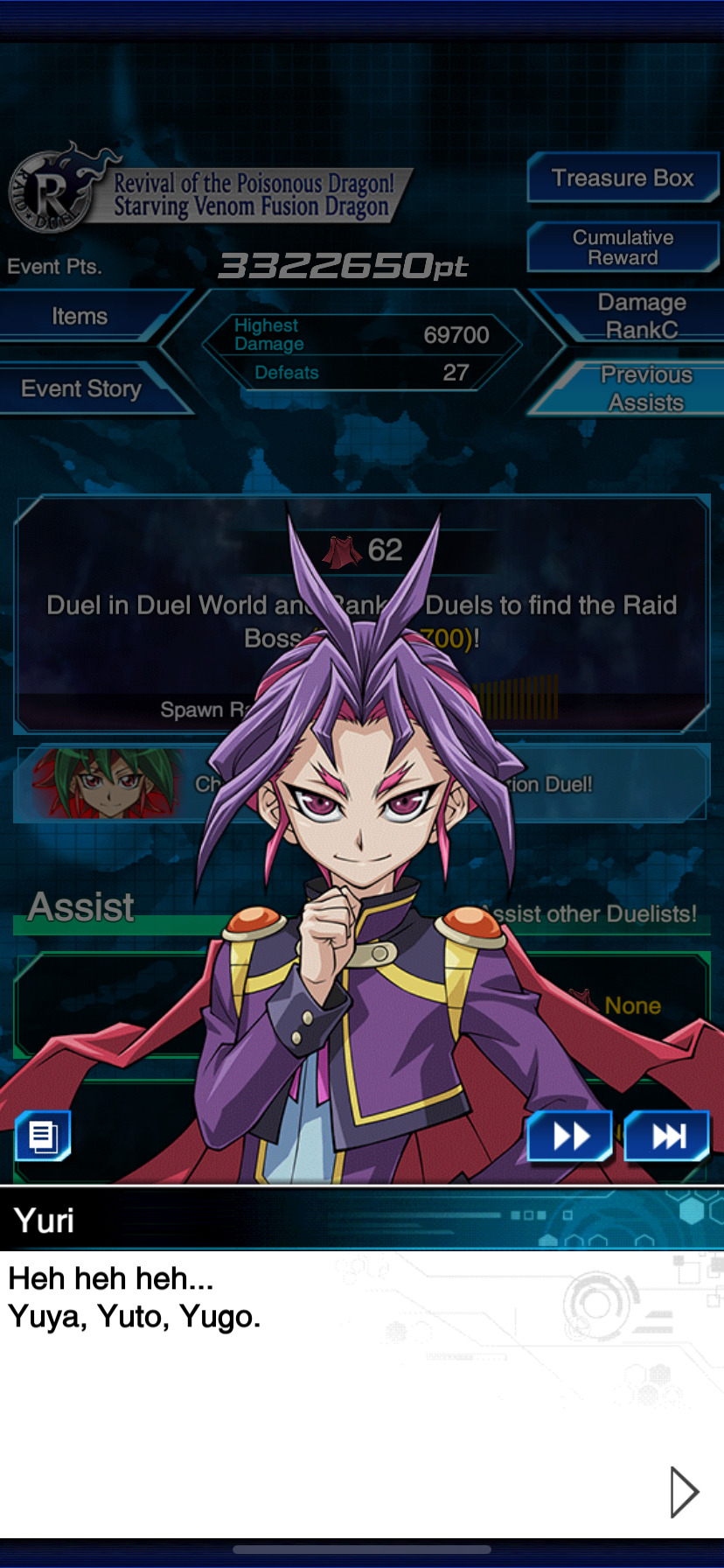Skip the dialogue scene entirely

pos(667,1137)
